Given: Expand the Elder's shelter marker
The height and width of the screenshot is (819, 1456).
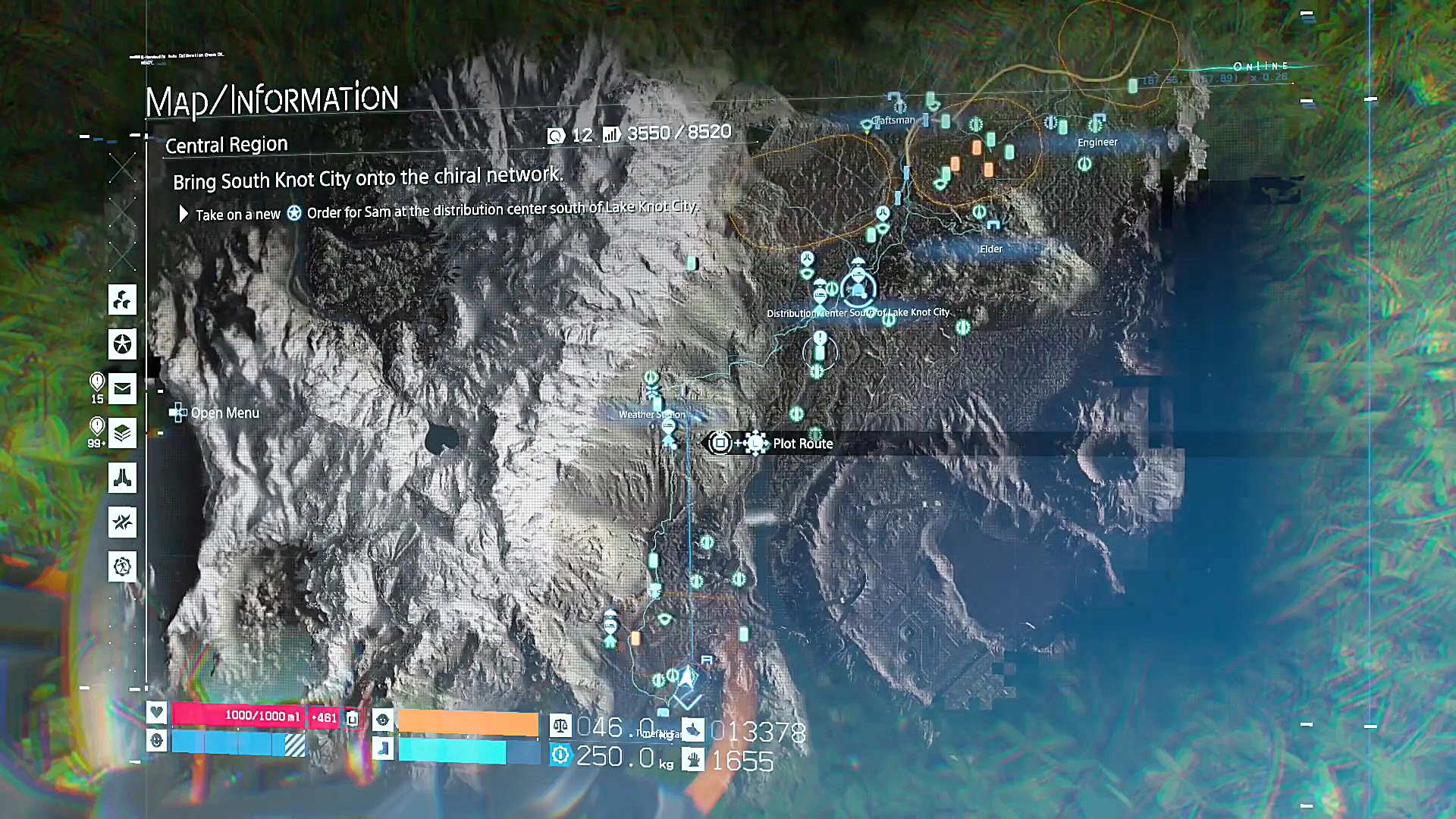Looking at the screenshot, I should pyautogui.click(x=990, y=248).
